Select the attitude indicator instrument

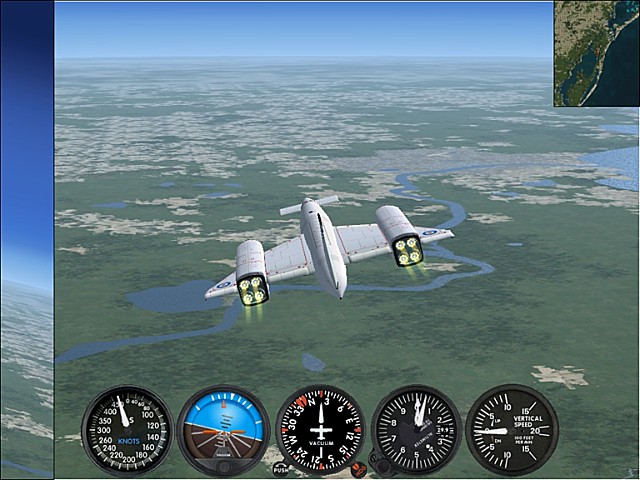coord(223,430)
